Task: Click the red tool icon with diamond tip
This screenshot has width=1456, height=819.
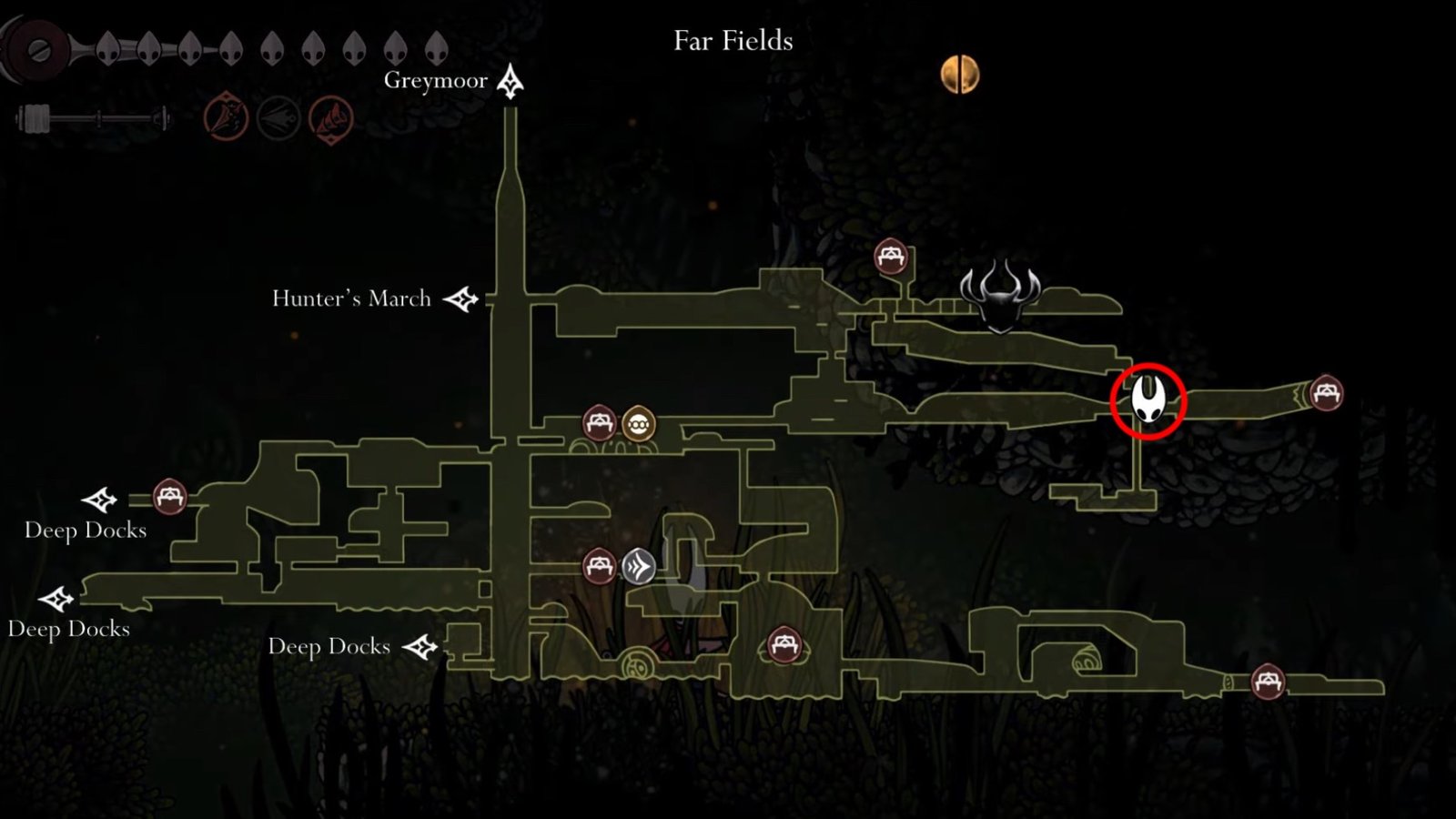Action: tap(330, 118)
